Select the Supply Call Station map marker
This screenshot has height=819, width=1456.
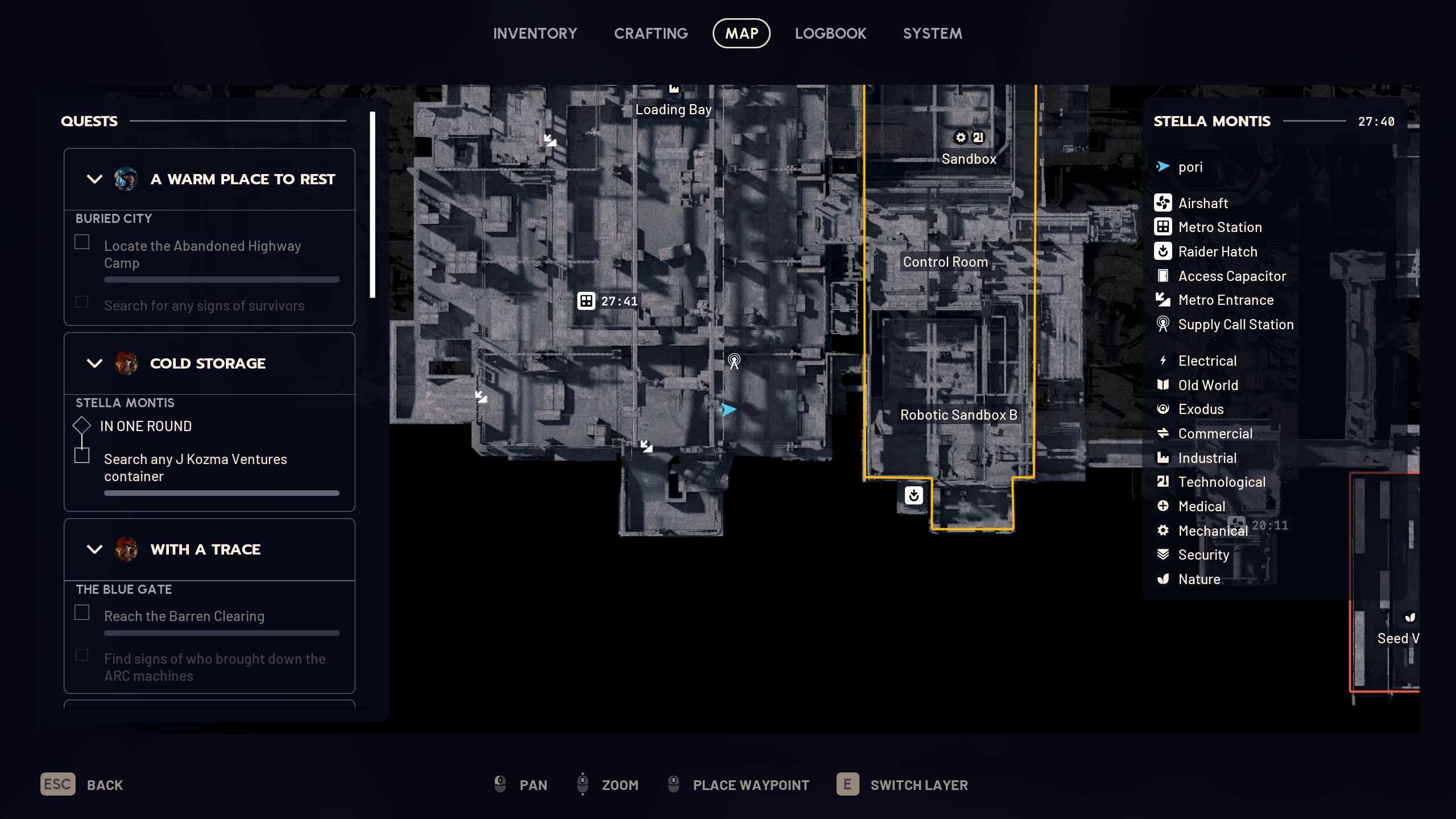point(734,361)
